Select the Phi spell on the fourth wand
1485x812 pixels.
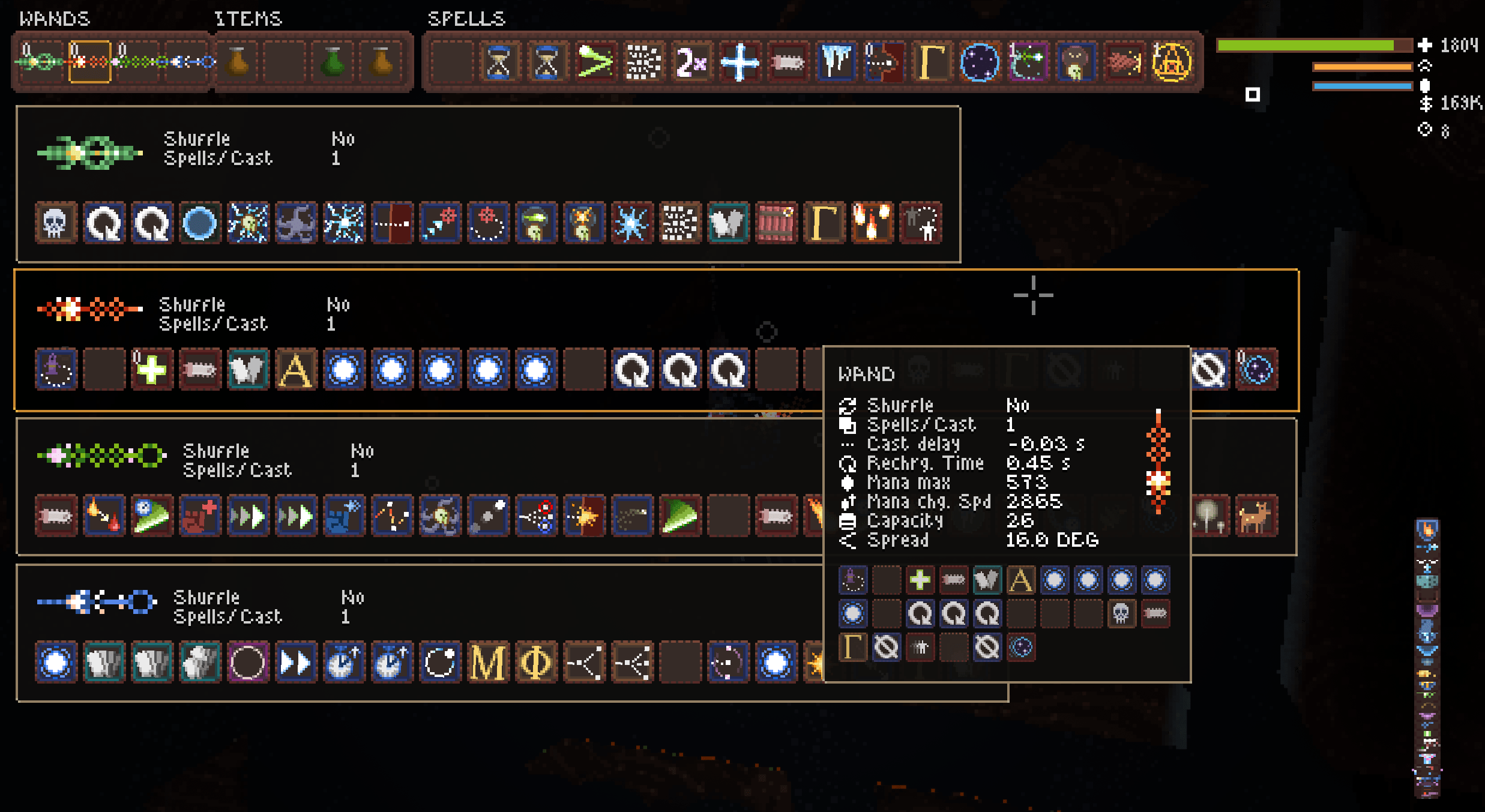(536, 662)
